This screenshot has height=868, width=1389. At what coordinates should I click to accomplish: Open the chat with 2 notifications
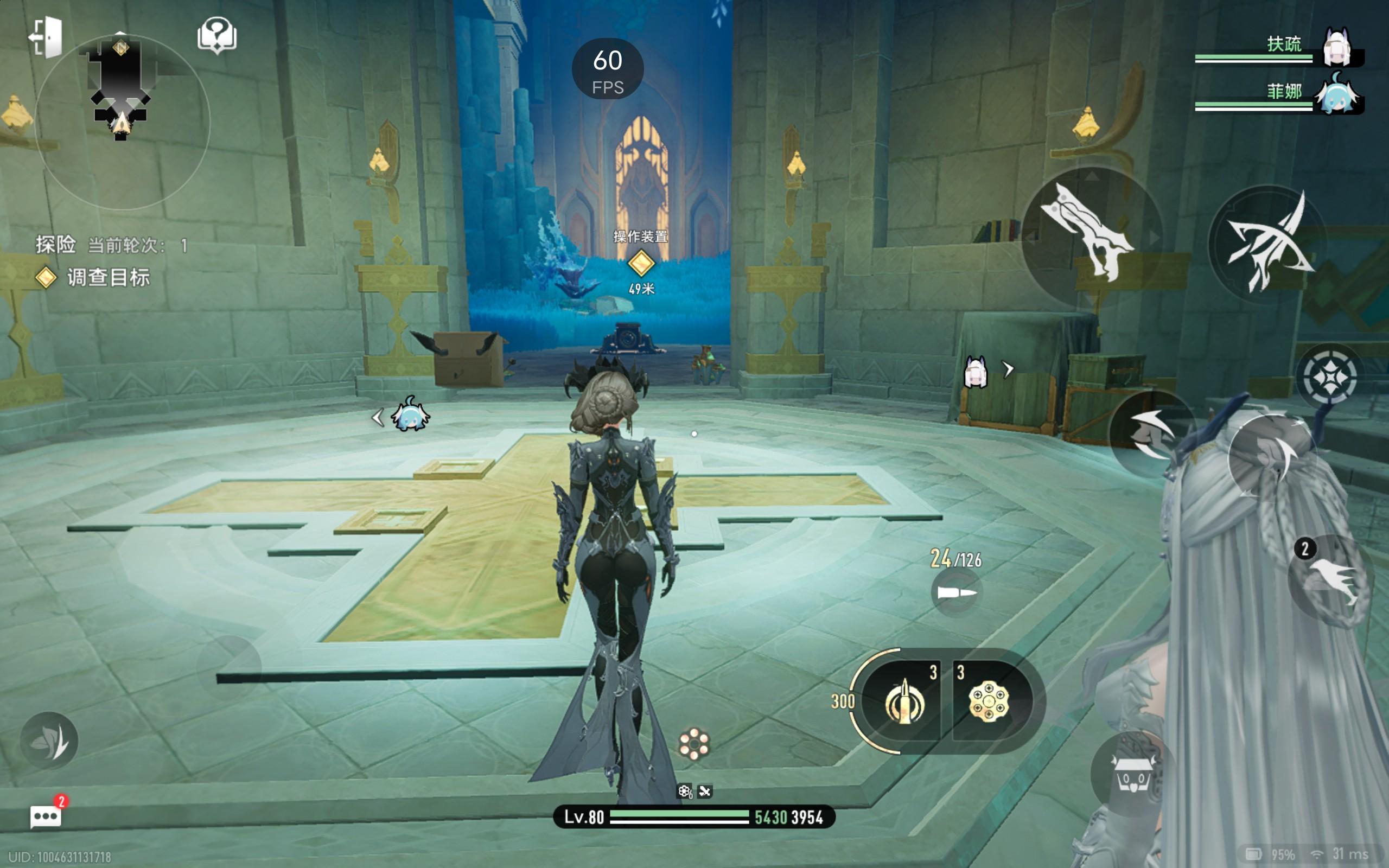[46, 815]
